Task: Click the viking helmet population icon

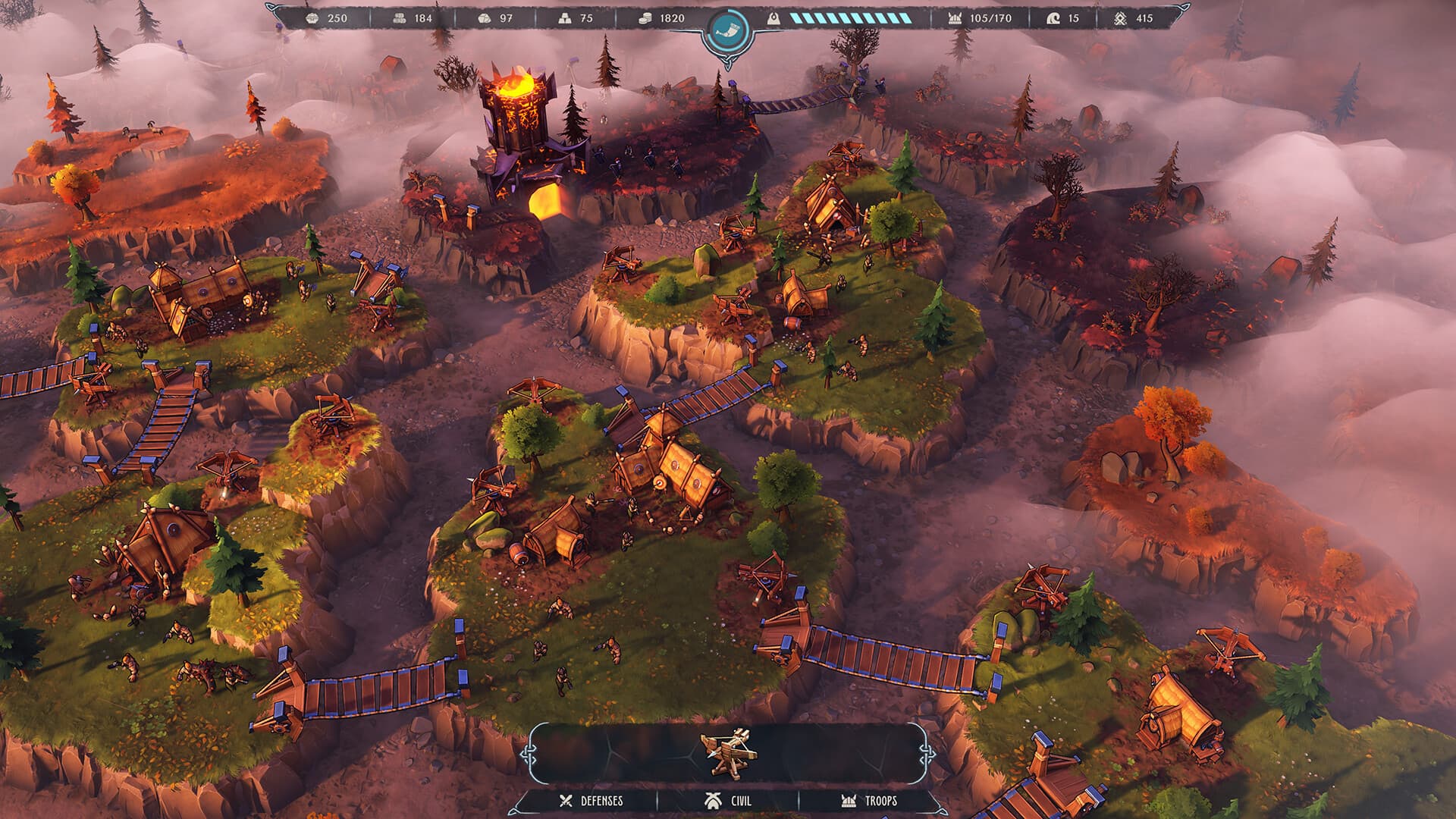Action: (954, 18)
